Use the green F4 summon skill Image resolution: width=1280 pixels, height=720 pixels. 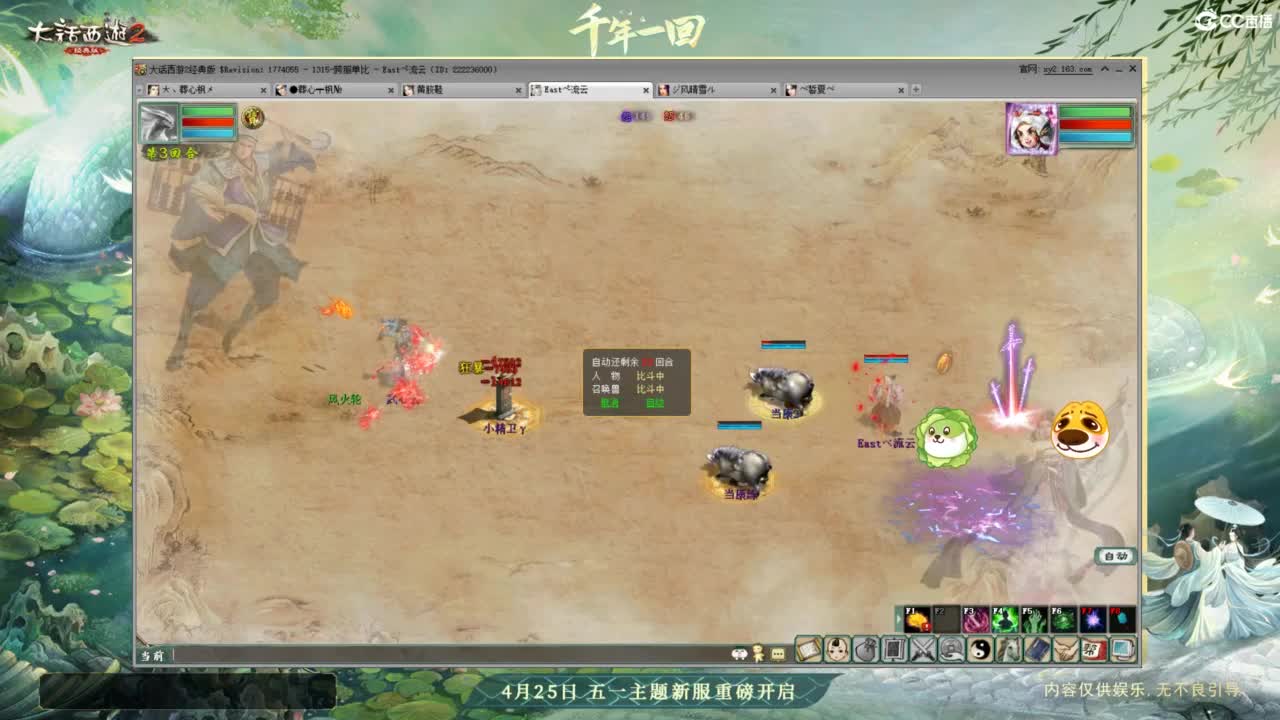(x=1006, y=620)
